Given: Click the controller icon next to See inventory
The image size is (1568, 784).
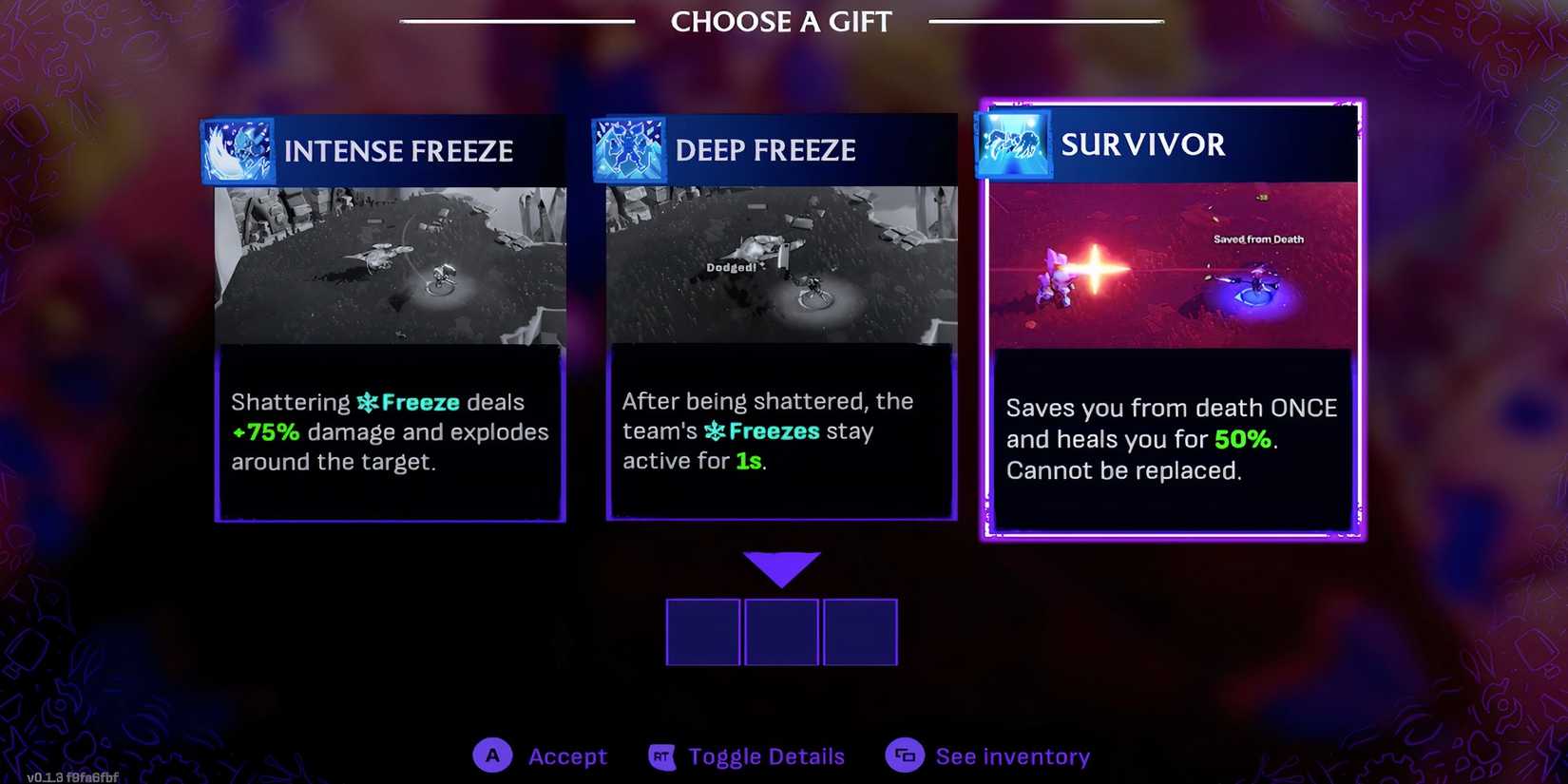Looking at the screenshot, I should click(x=905, y=755).
